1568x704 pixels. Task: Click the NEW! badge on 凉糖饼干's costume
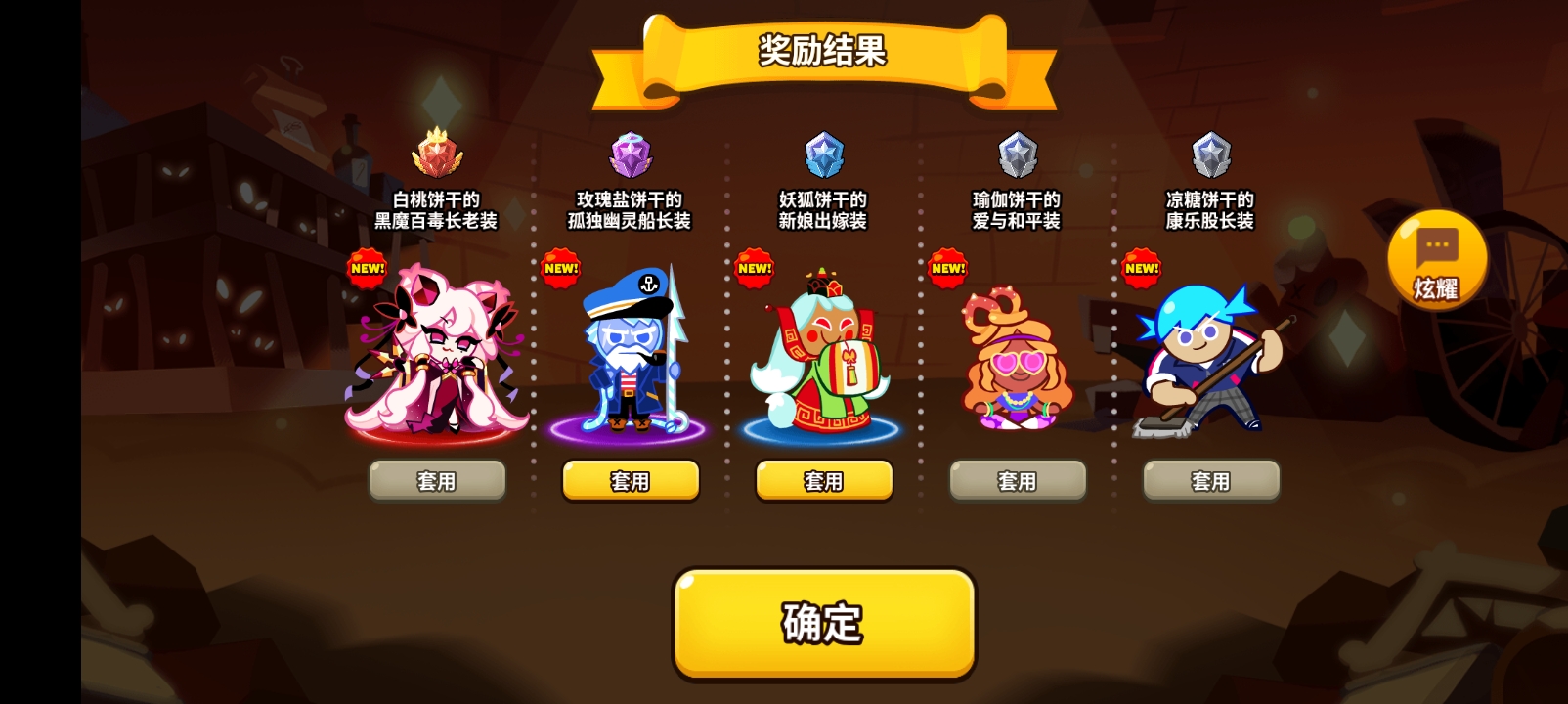click(x=1141, y=266)
